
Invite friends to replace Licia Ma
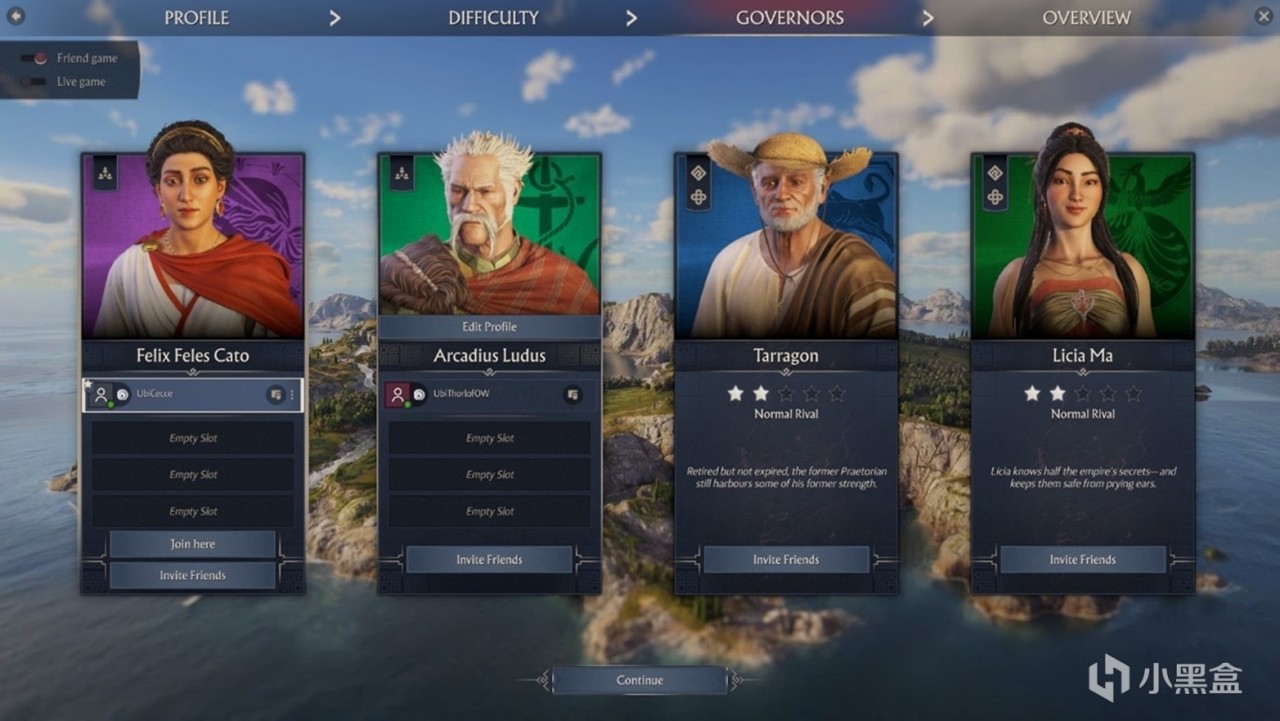(x=1082, y=560)
